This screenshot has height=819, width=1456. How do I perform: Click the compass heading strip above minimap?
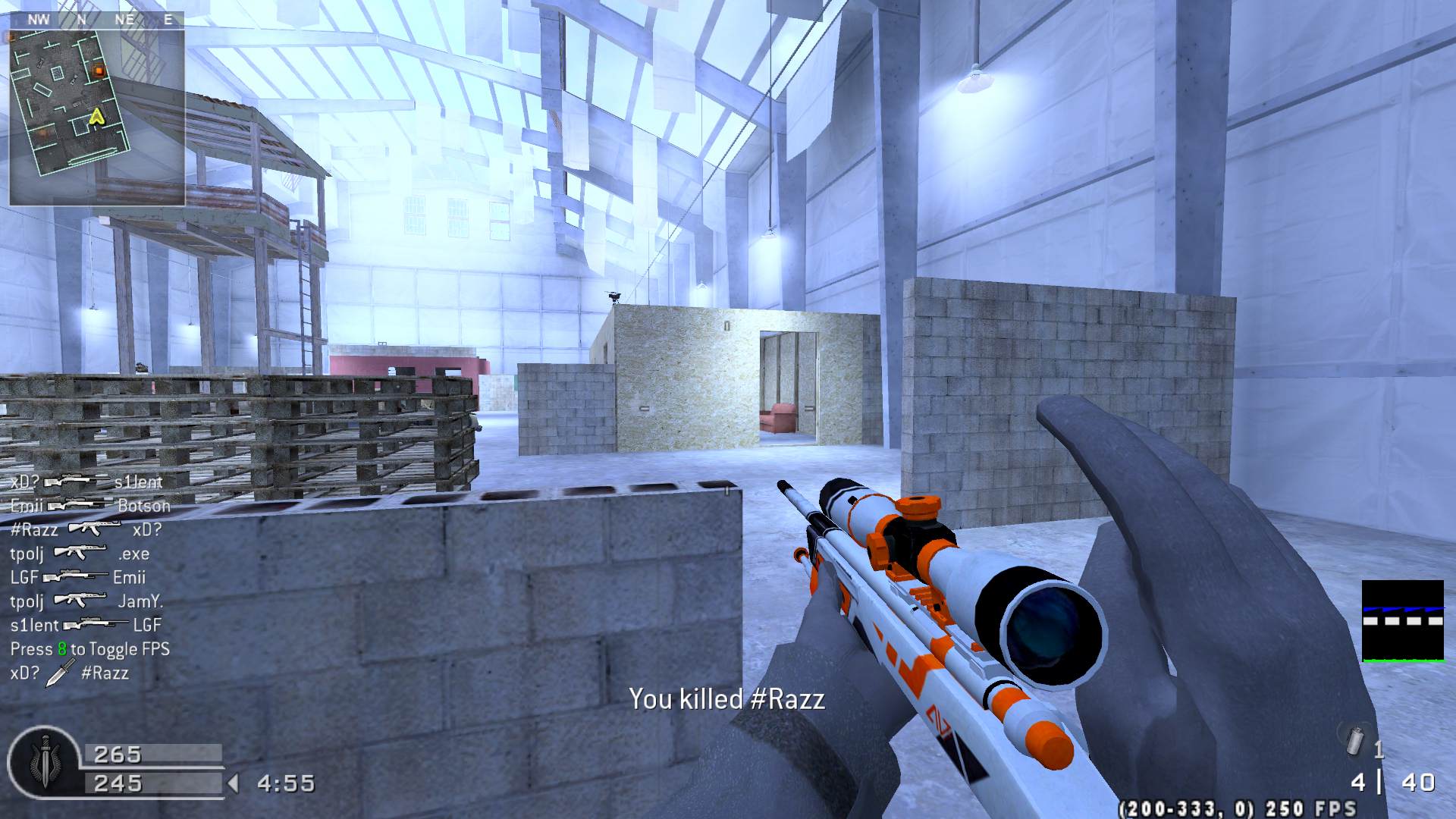(96, 20)
